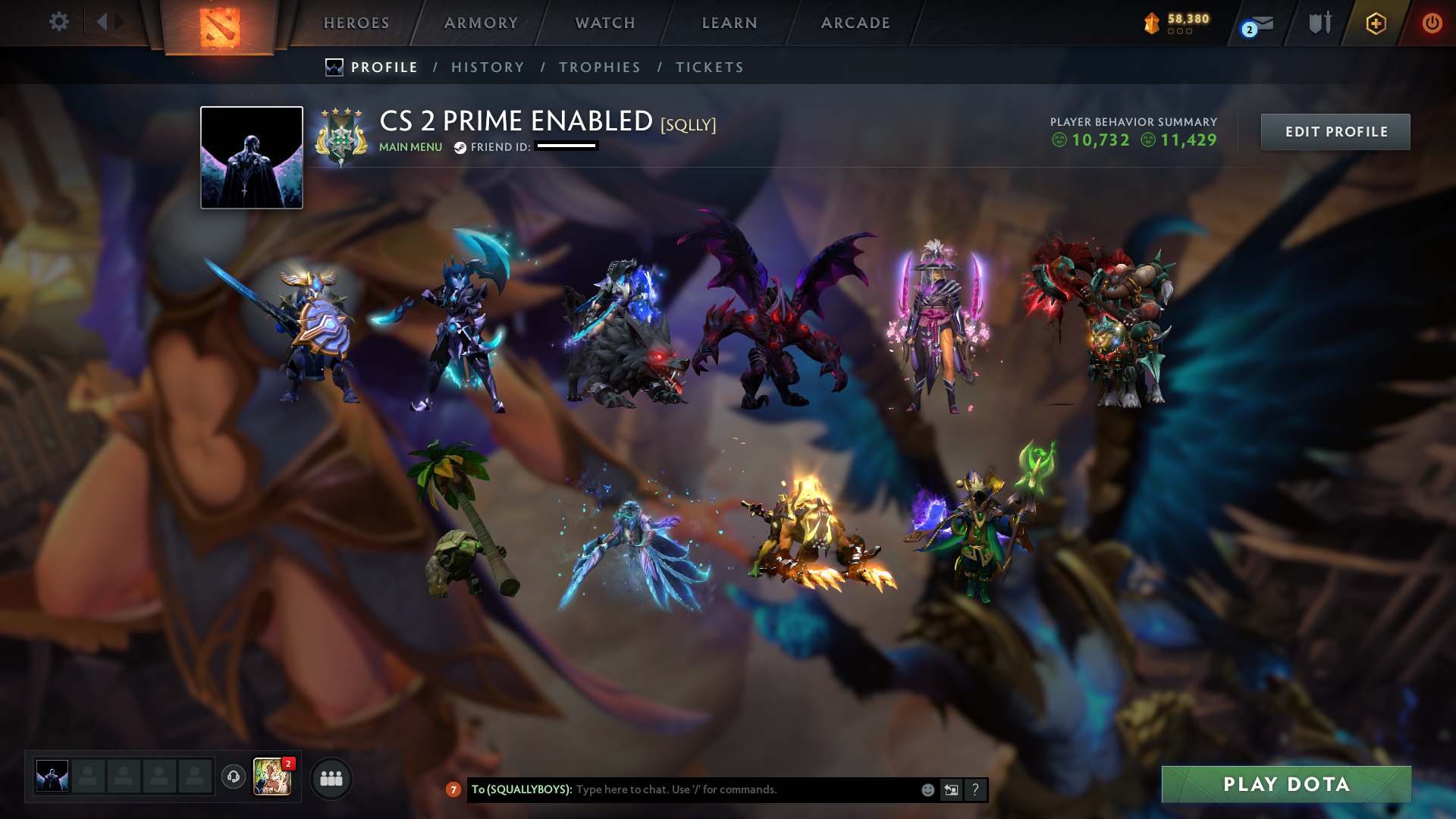Open chat wheel icon next to chat input
The image size is (1456, 819).
tap(951, 789)
